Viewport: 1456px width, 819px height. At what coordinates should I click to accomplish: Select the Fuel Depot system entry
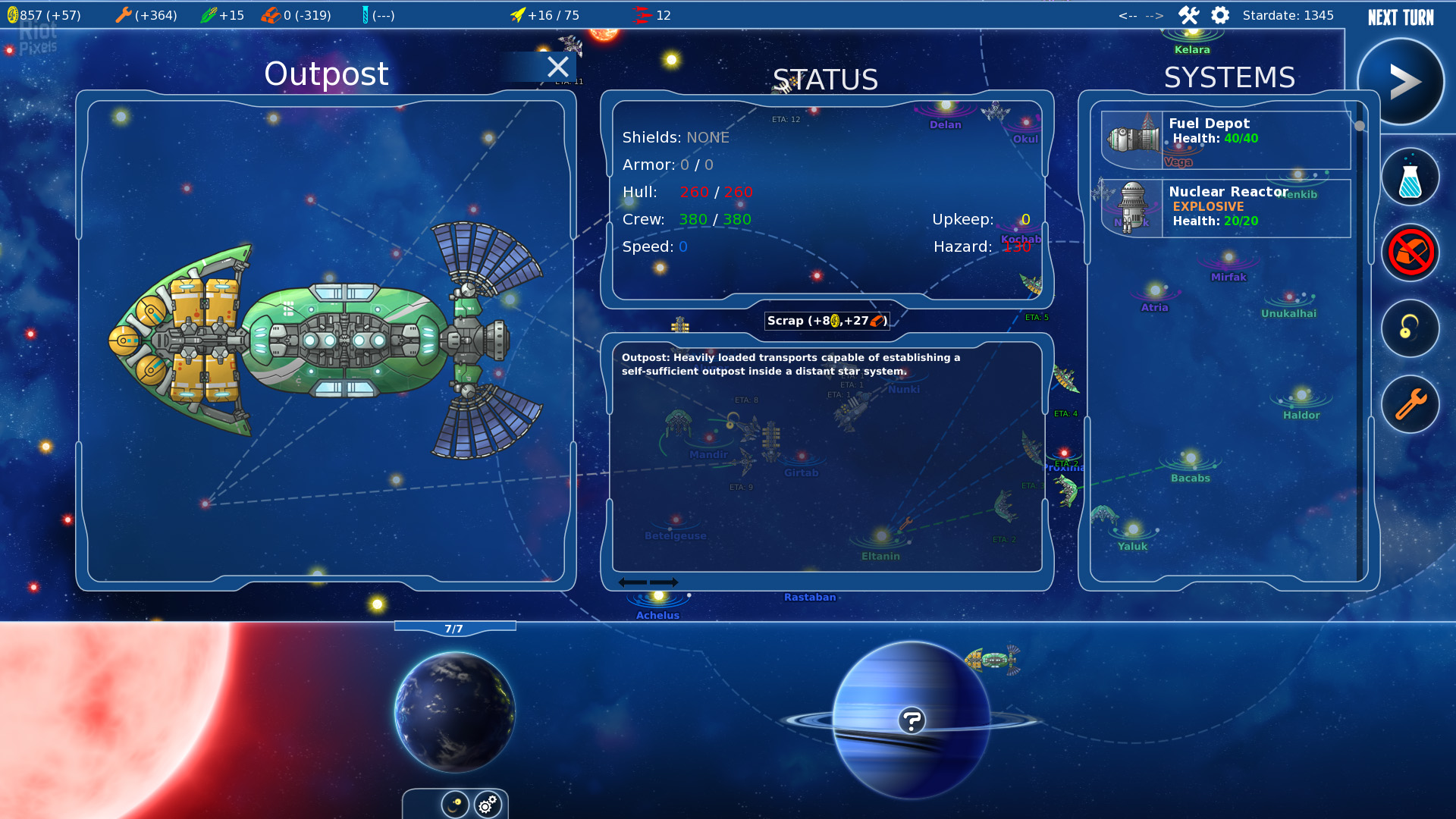pos(1225,140)
